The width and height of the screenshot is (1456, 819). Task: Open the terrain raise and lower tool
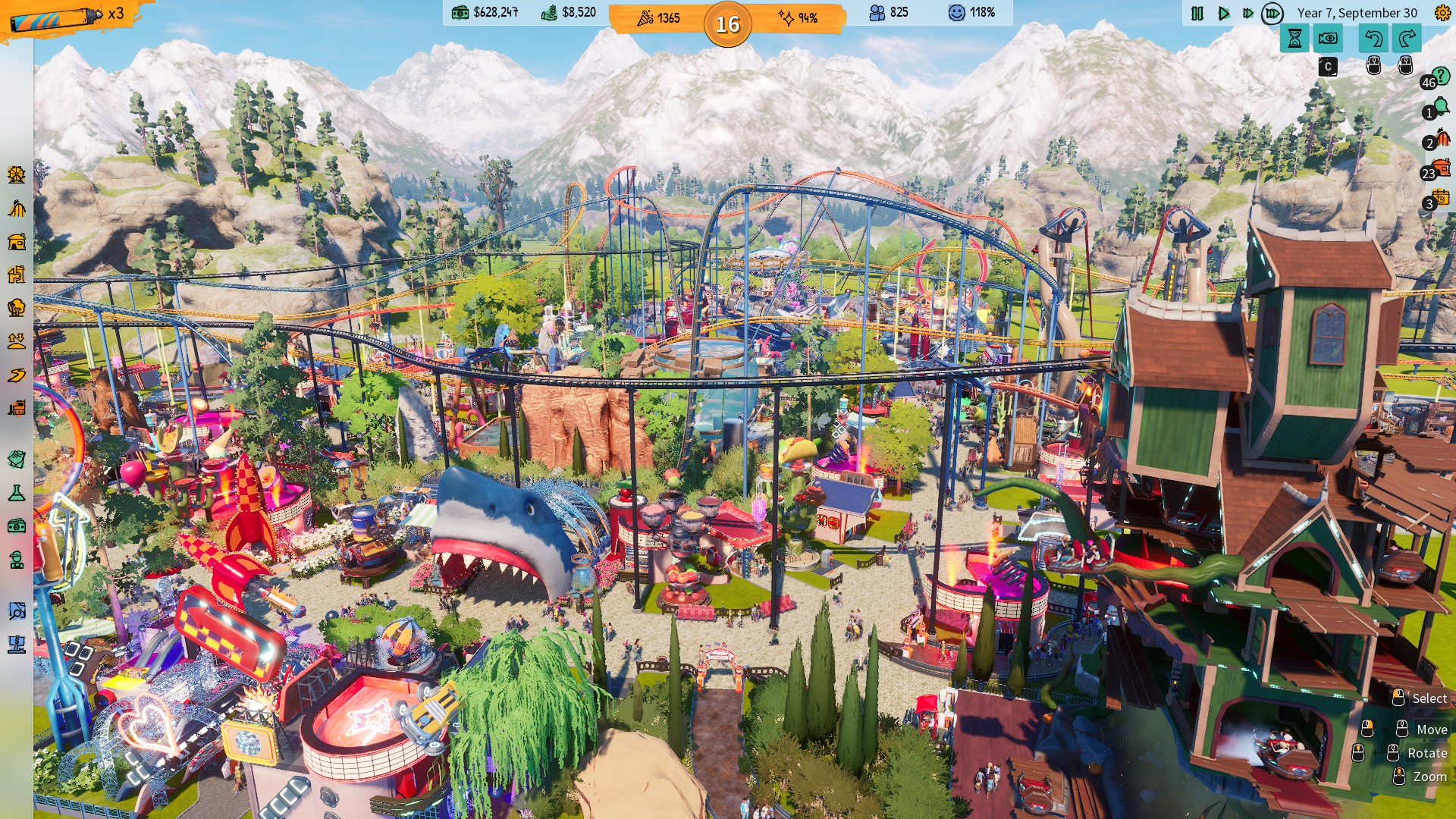pos(17,341)
